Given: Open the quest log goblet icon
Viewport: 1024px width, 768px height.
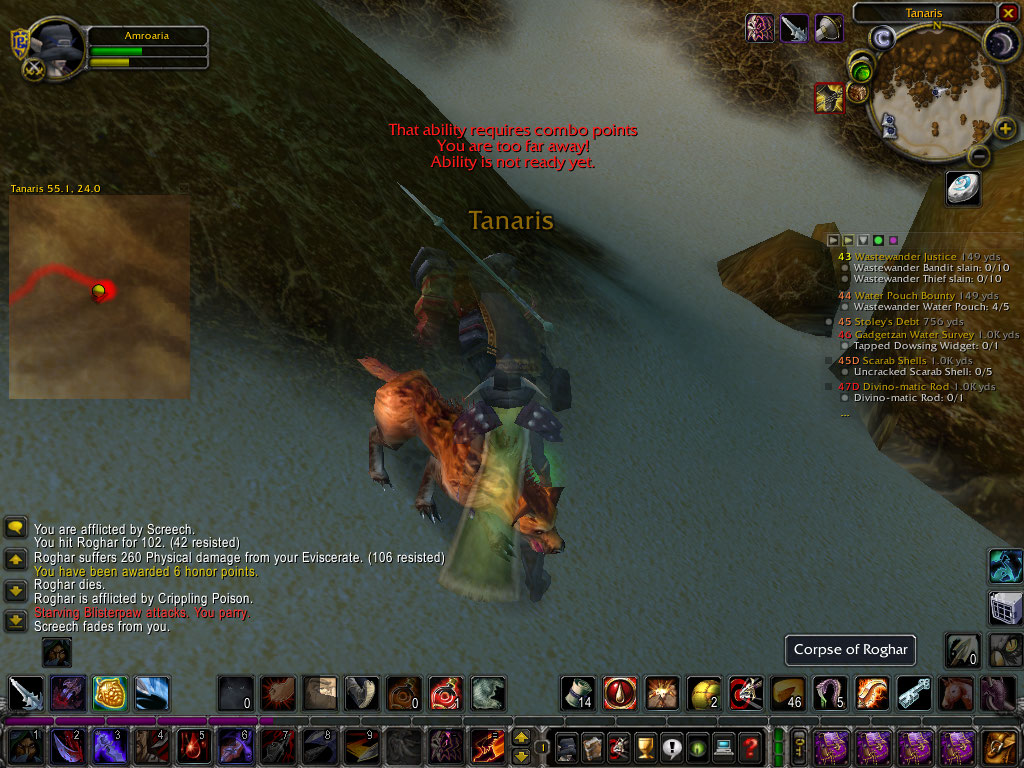Looking at the screenshot, I should tap(645, 746).
